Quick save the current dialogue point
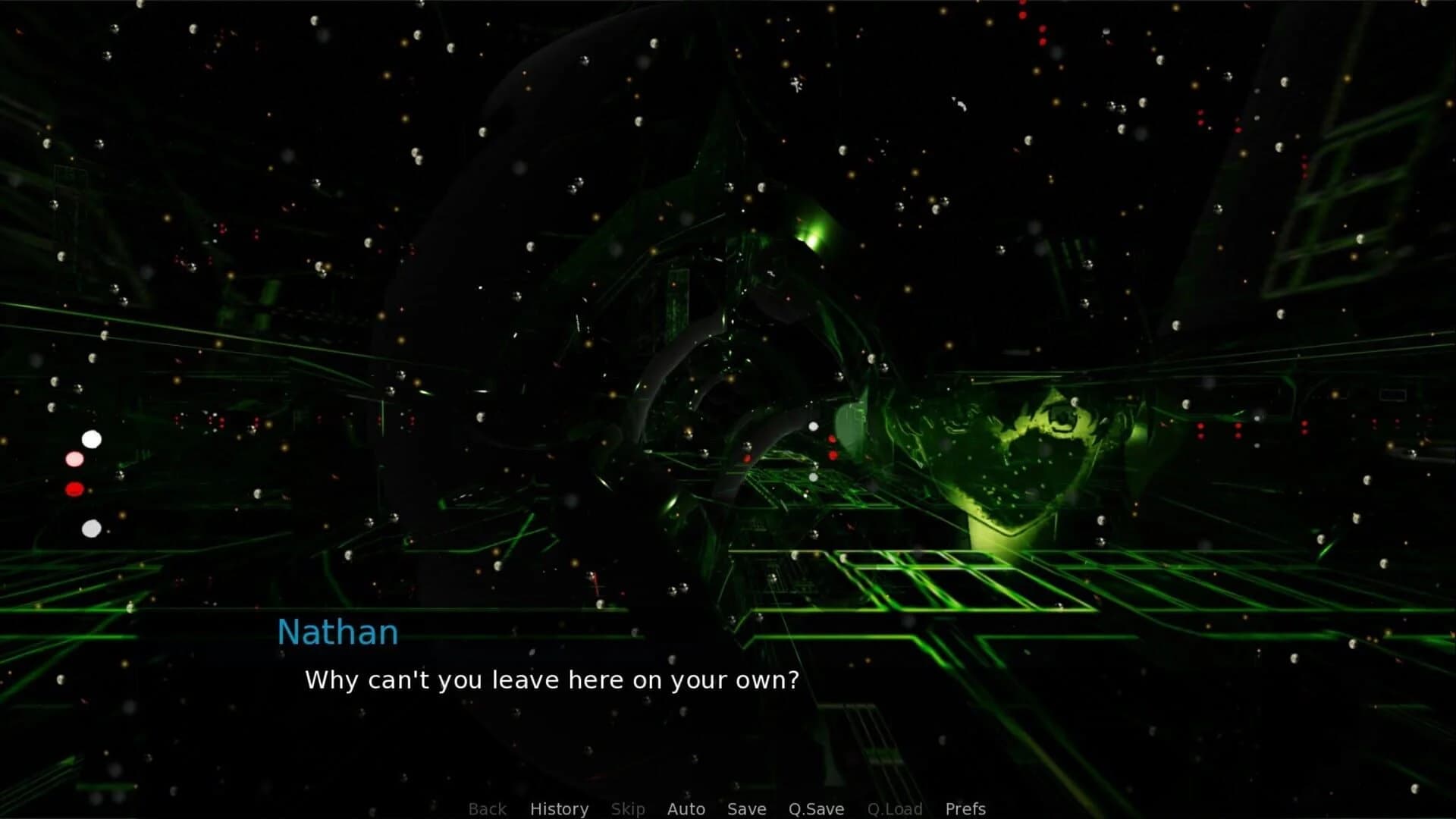 coord(815,808)
